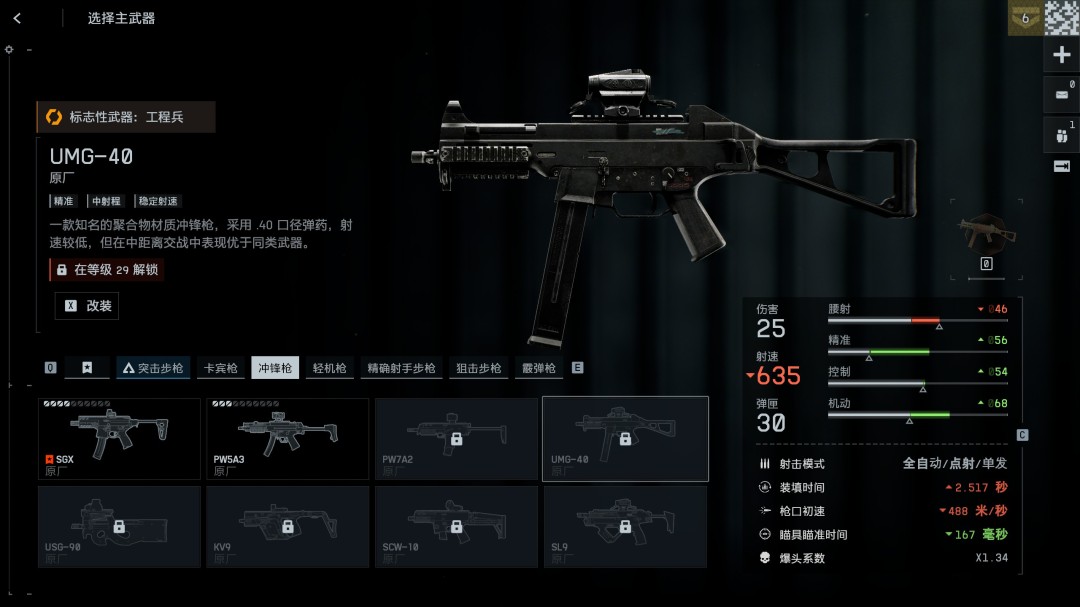Screen dimensions: 1080x607
Task: Switch to the 卡宾枪 category tab
Action: (x=220, y=368)
